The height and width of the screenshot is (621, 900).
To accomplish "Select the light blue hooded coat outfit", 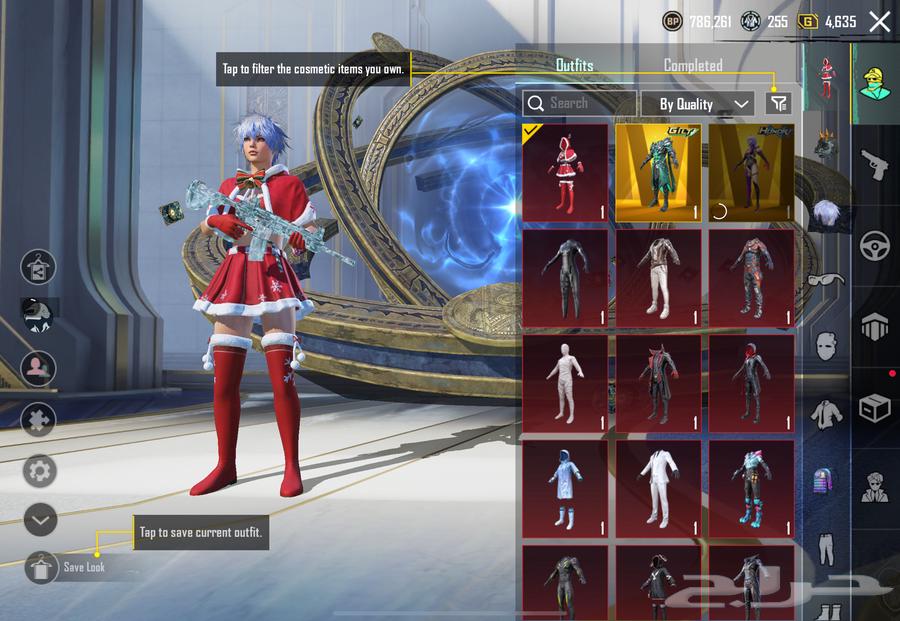I will click(565, 489).
